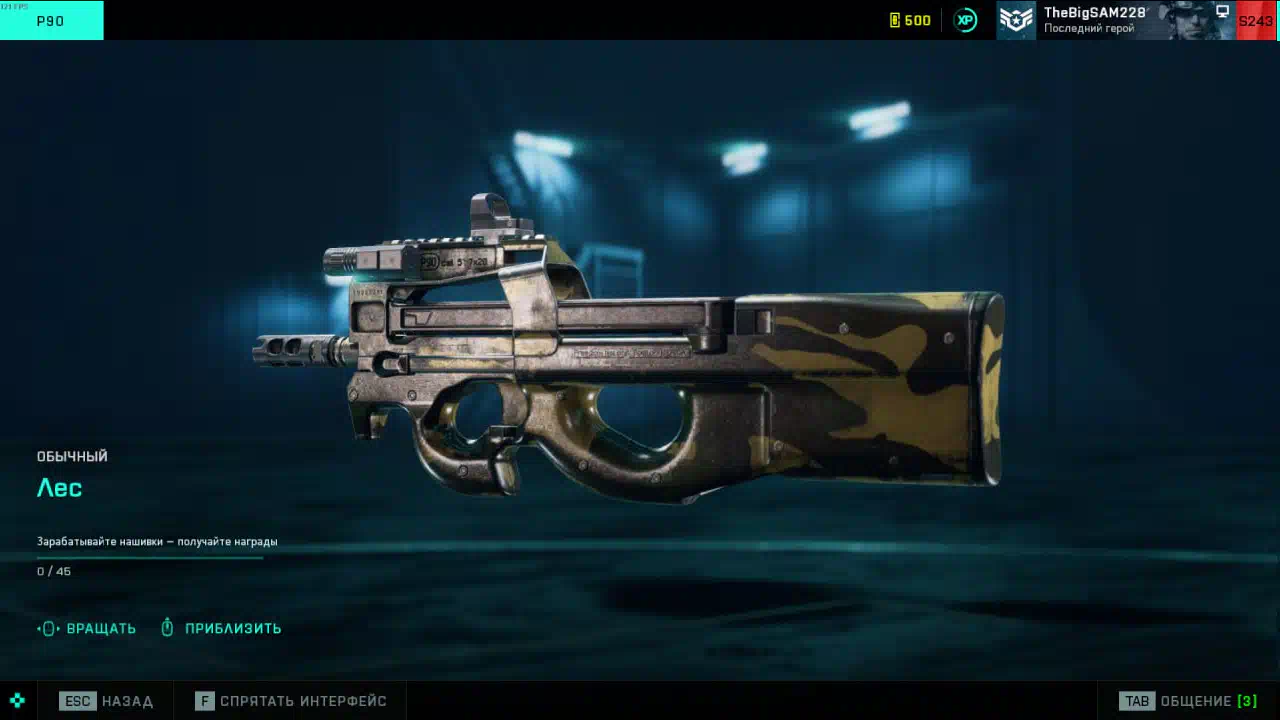Screen dimensions: 1280x720
Task: Open the XP booster icon
Action: [965, 20]
